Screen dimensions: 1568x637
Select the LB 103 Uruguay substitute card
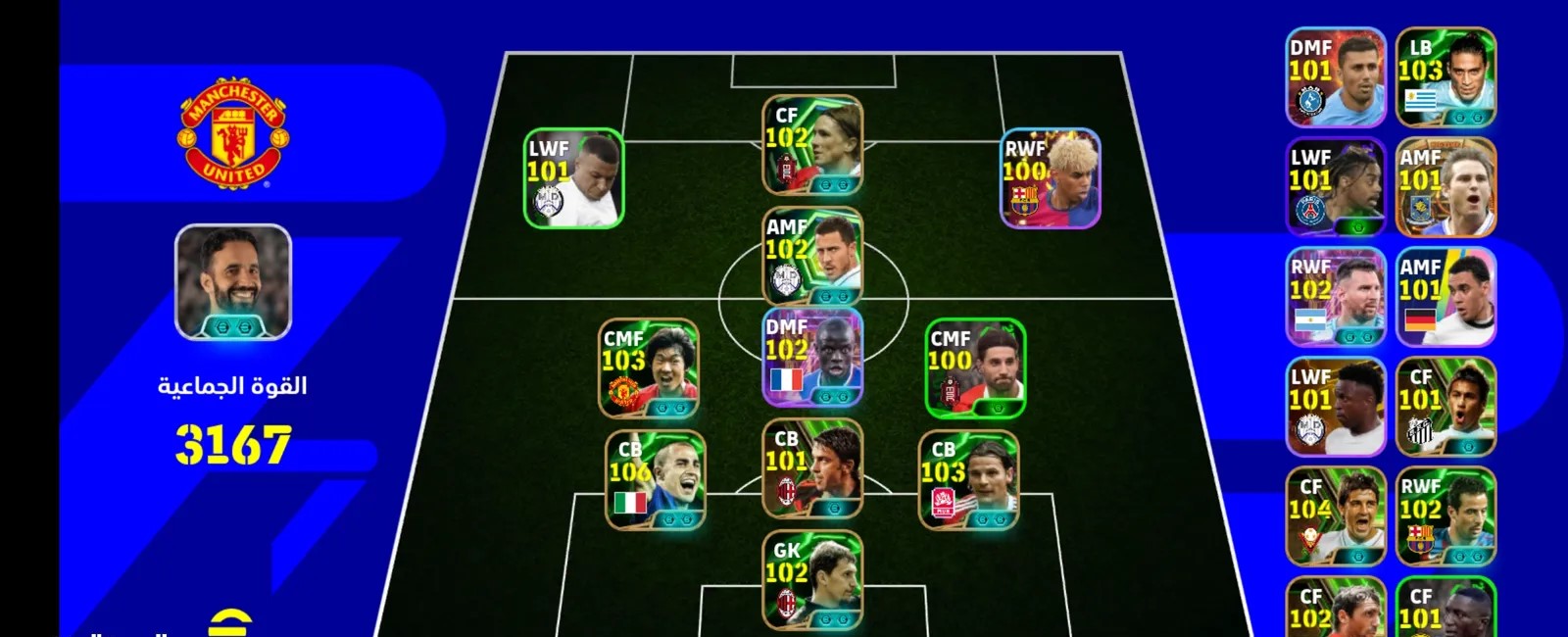[1445, 77]
